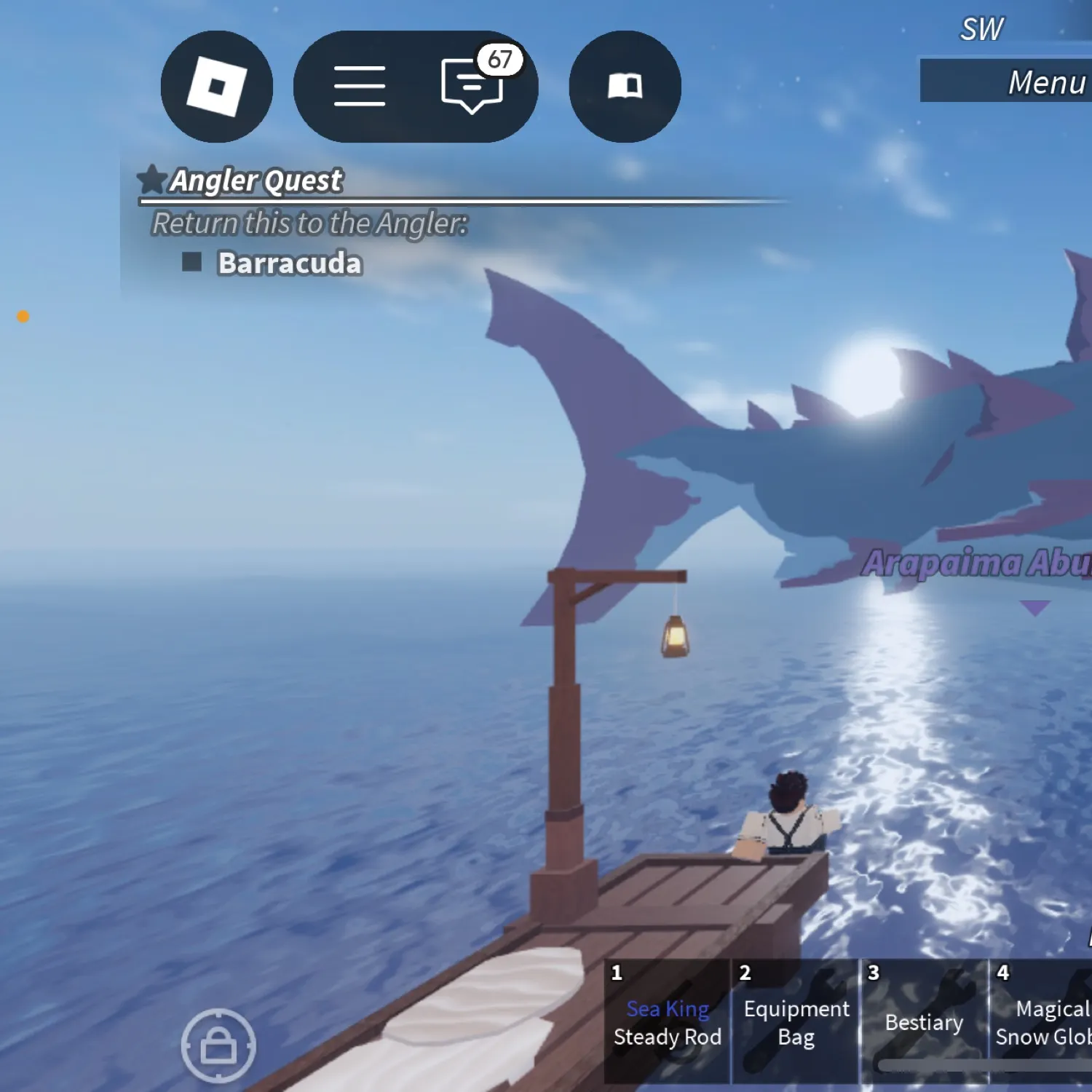Open the hamburger list menu
The width and height of the screenshot is (1092, 1092).
[360, 87]
